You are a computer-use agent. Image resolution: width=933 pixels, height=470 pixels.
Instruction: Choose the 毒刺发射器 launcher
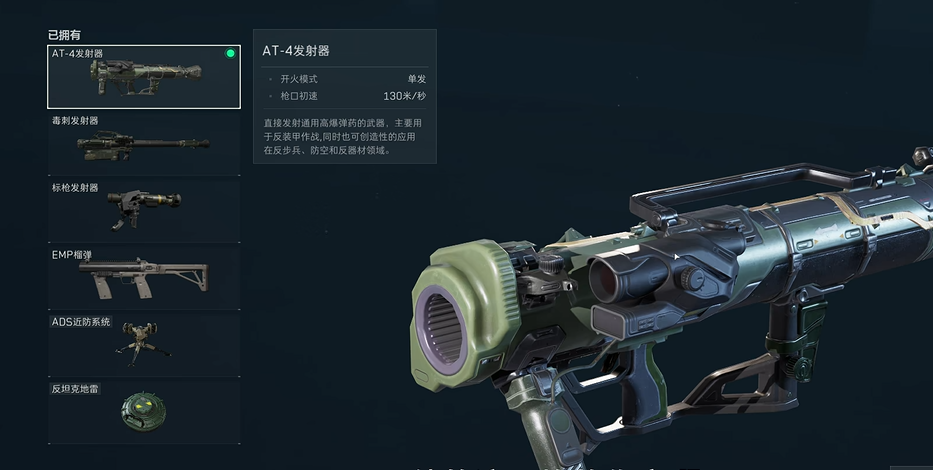(x=144, y=144)
